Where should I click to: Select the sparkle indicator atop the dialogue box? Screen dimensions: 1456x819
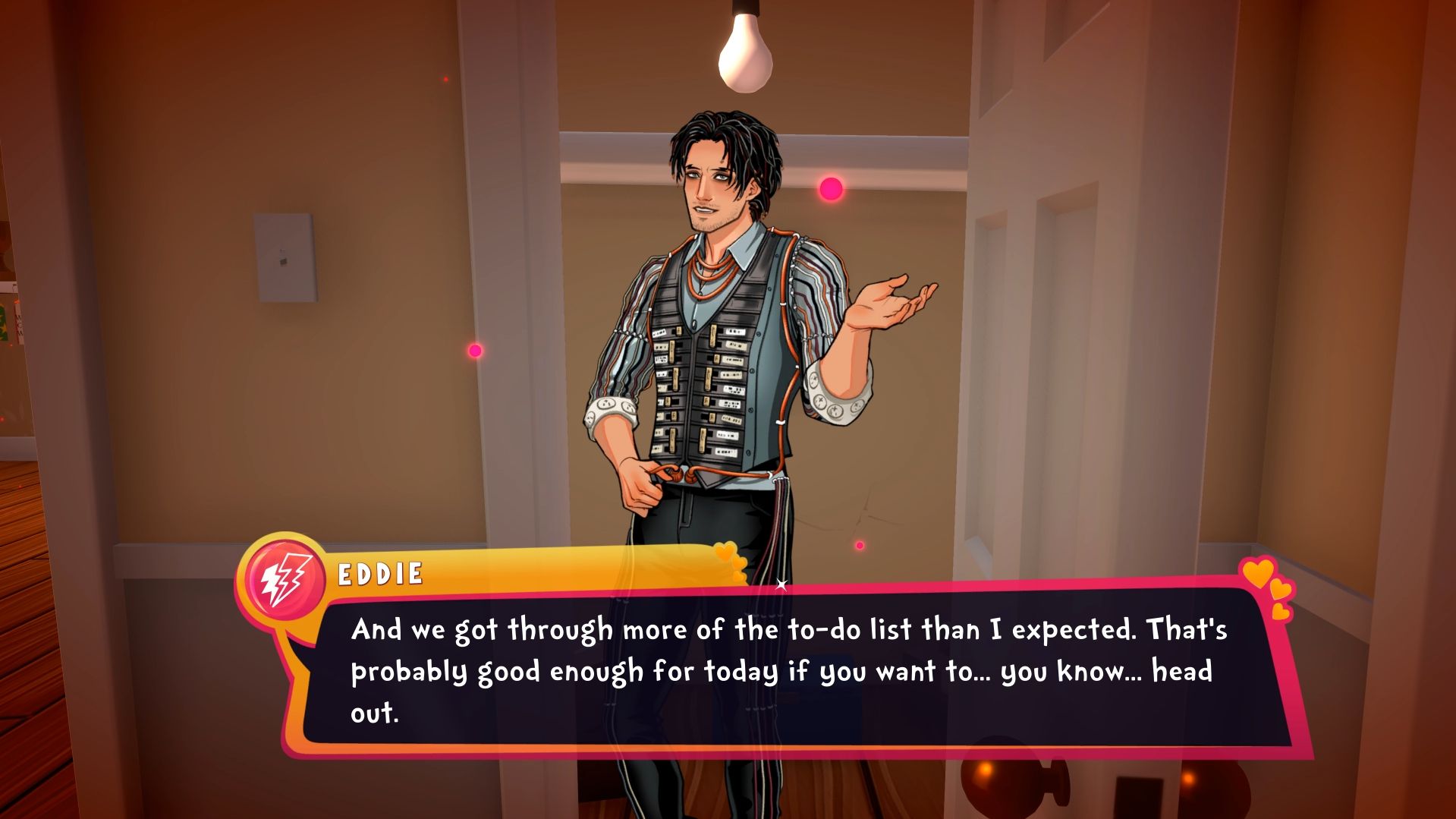(x=783, y=584)
